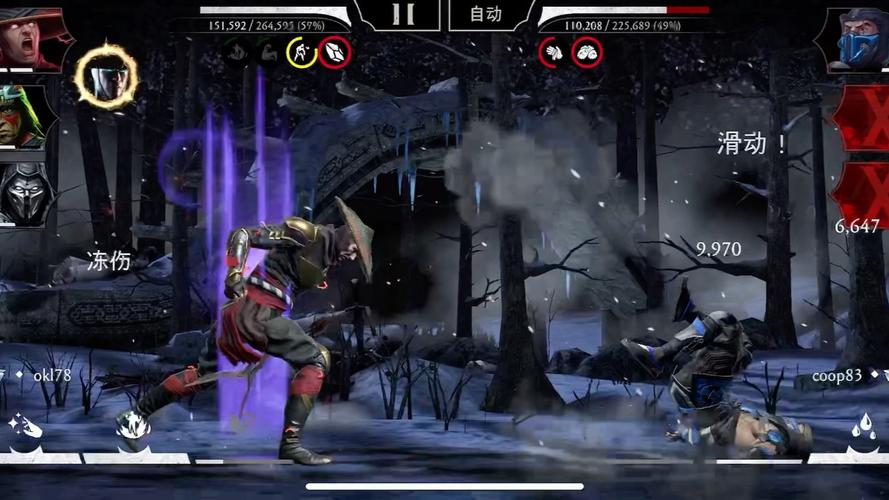Inspect opponent's red-ringed fists status icon

pyautogui.click(x=587, y=51)
